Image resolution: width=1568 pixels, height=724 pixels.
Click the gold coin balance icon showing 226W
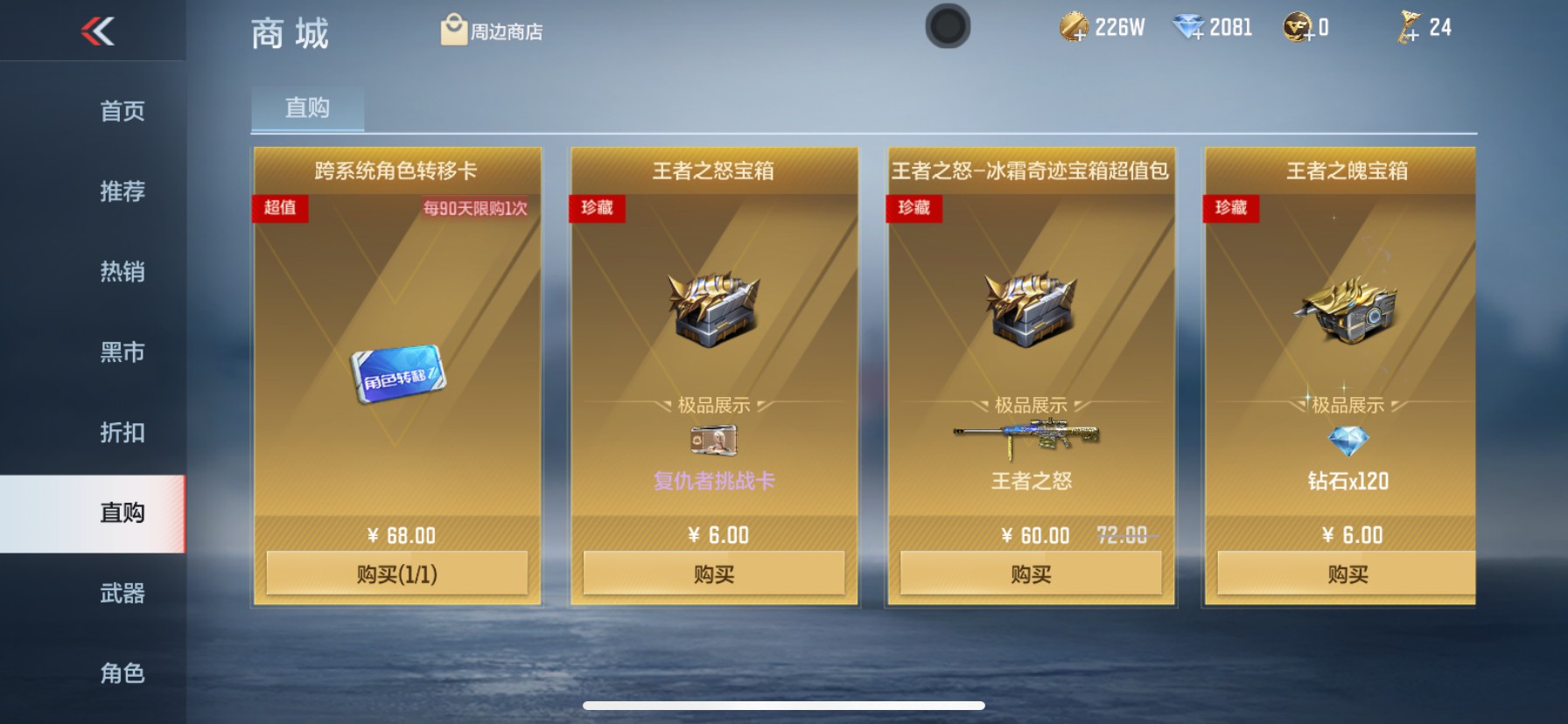[1072, 26]
